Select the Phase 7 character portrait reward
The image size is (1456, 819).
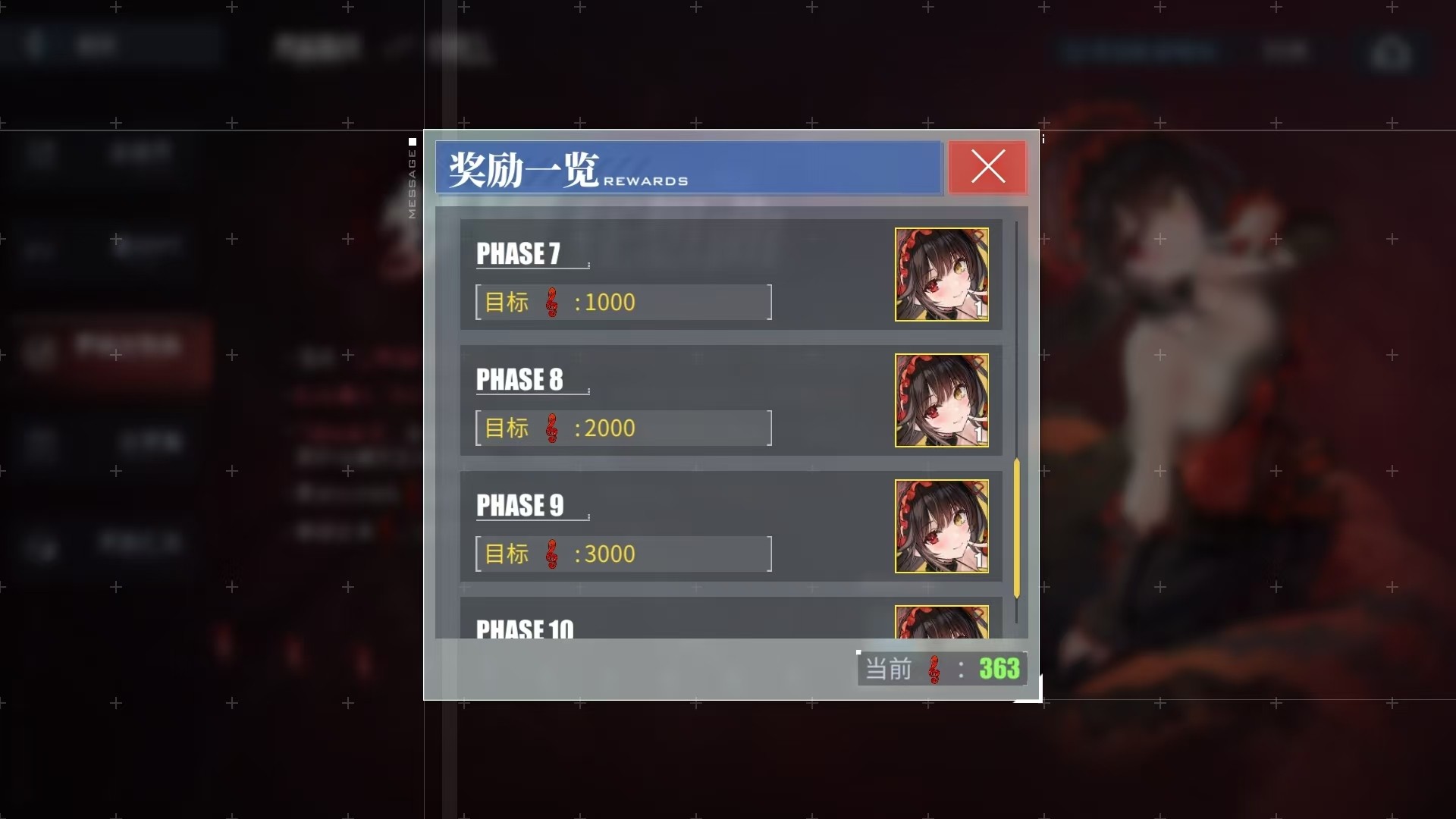coord(941,275)
